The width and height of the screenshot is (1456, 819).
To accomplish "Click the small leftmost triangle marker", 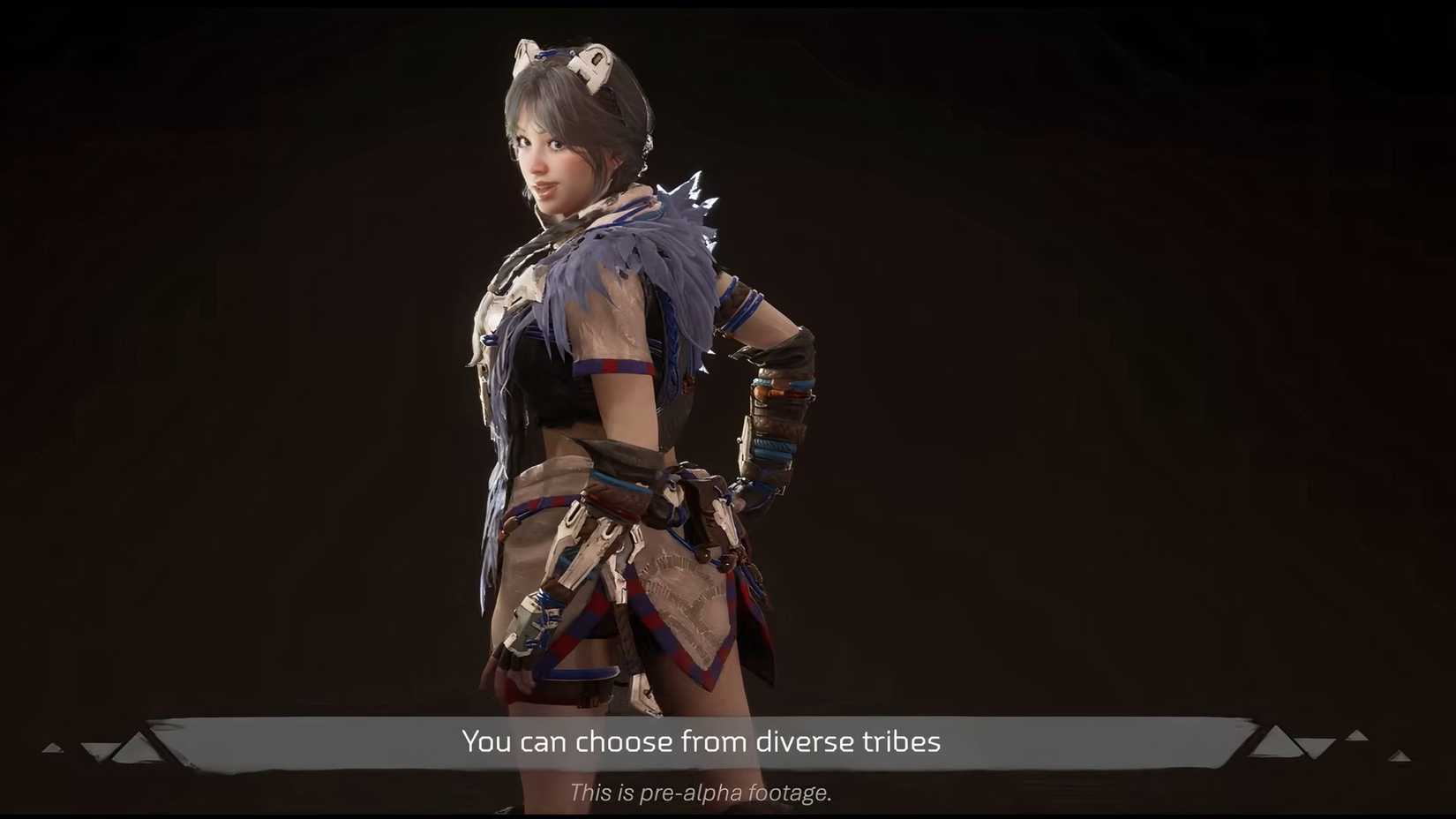I will 51,748.
